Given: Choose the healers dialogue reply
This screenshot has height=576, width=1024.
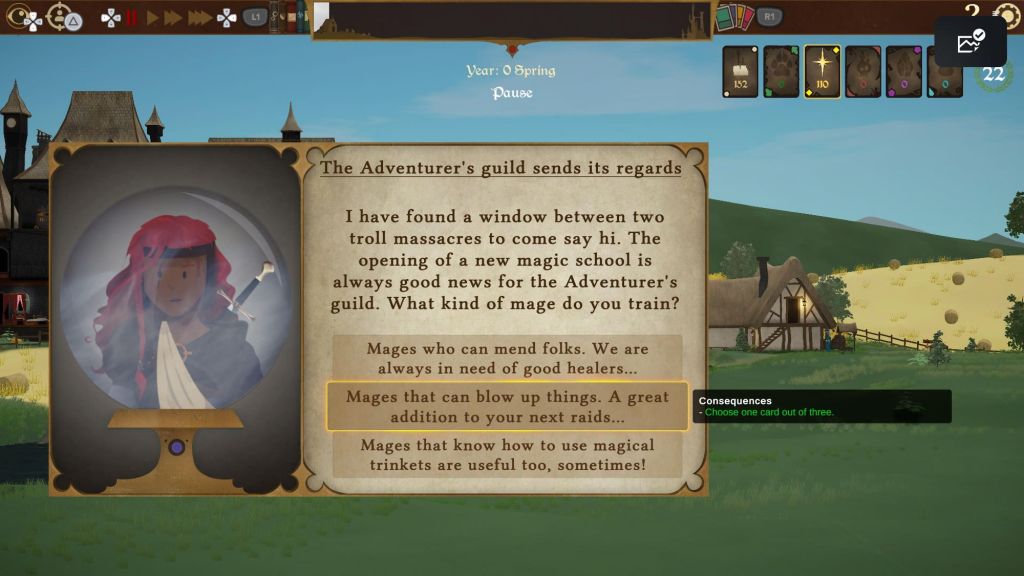Looking at the screenshot, I should (x=507, y=358).
